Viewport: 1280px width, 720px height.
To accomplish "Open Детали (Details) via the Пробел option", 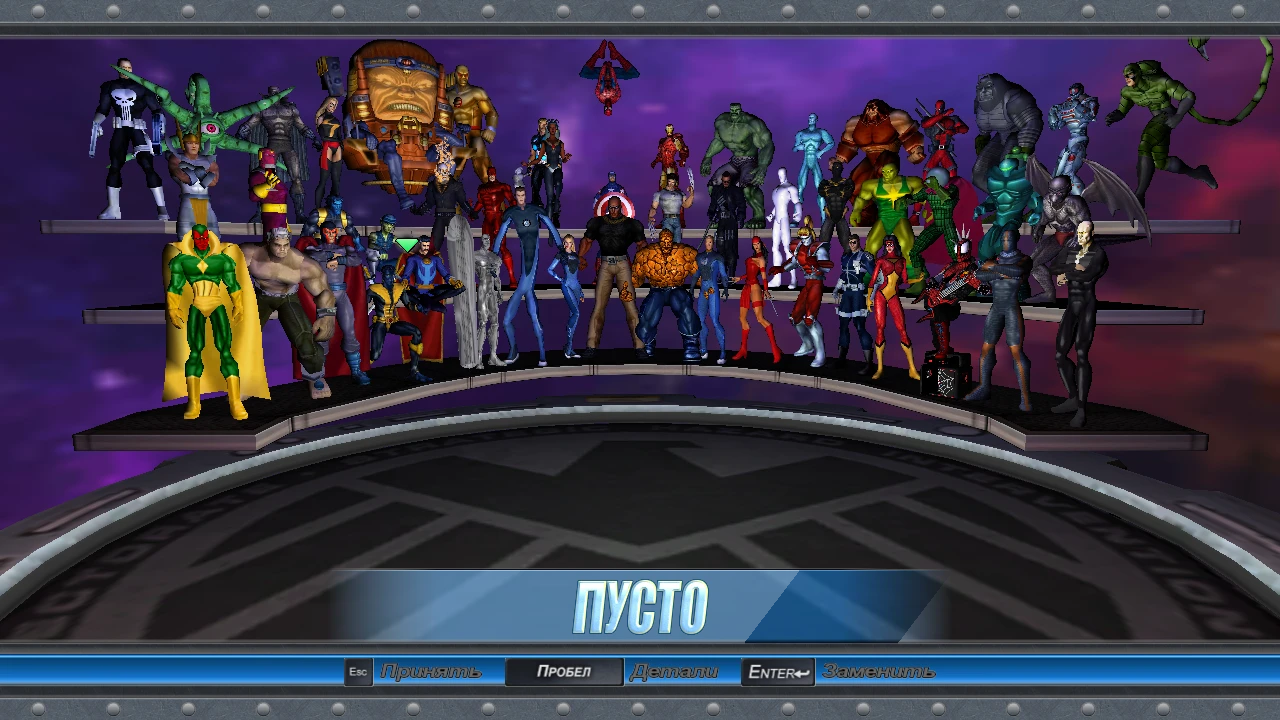I will click(x=563, y=671).
